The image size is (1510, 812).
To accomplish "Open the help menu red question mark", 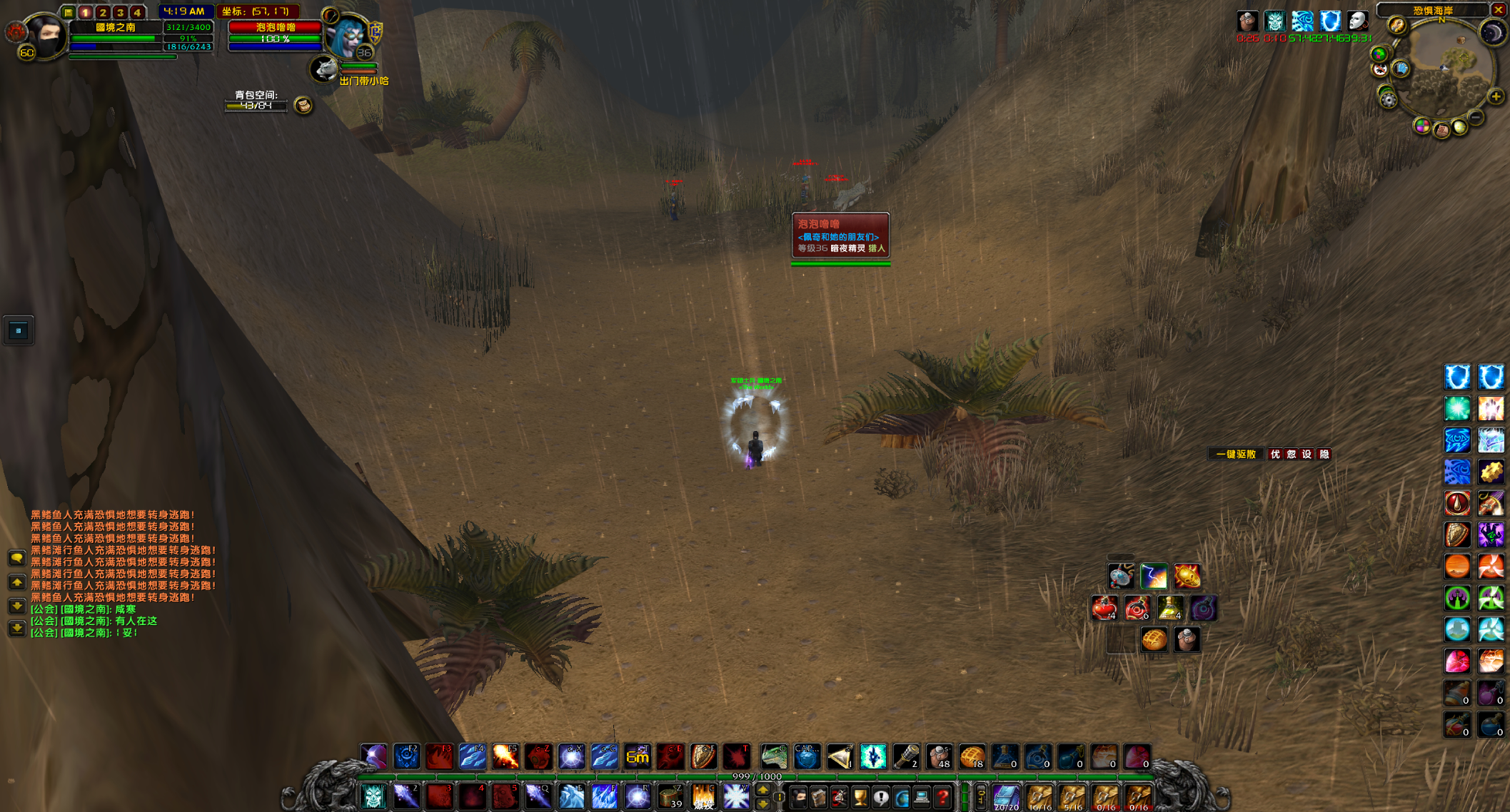I will (942, 796).
